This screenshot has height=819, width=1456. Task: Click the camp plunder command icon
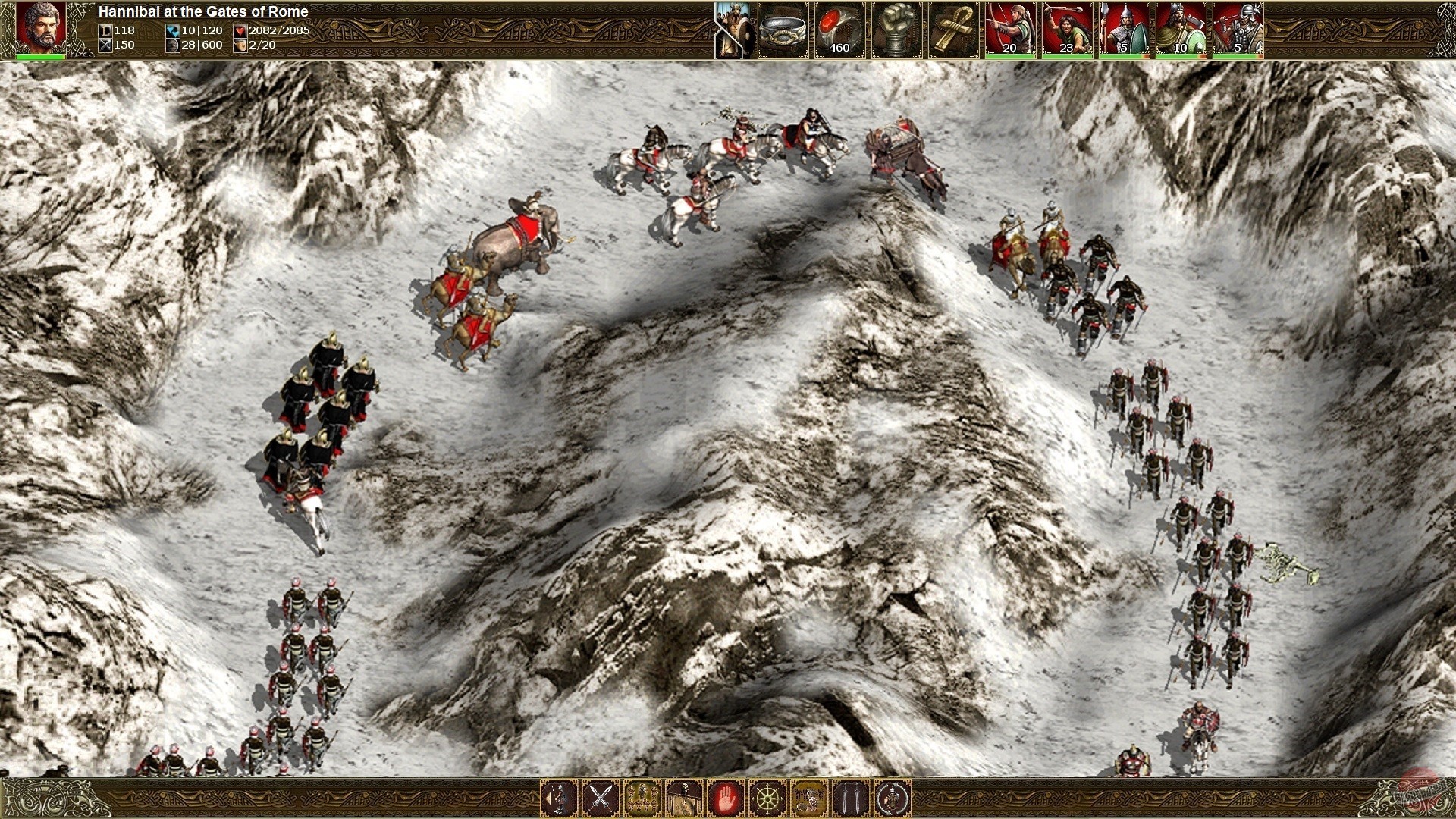[x=801, y=797]
